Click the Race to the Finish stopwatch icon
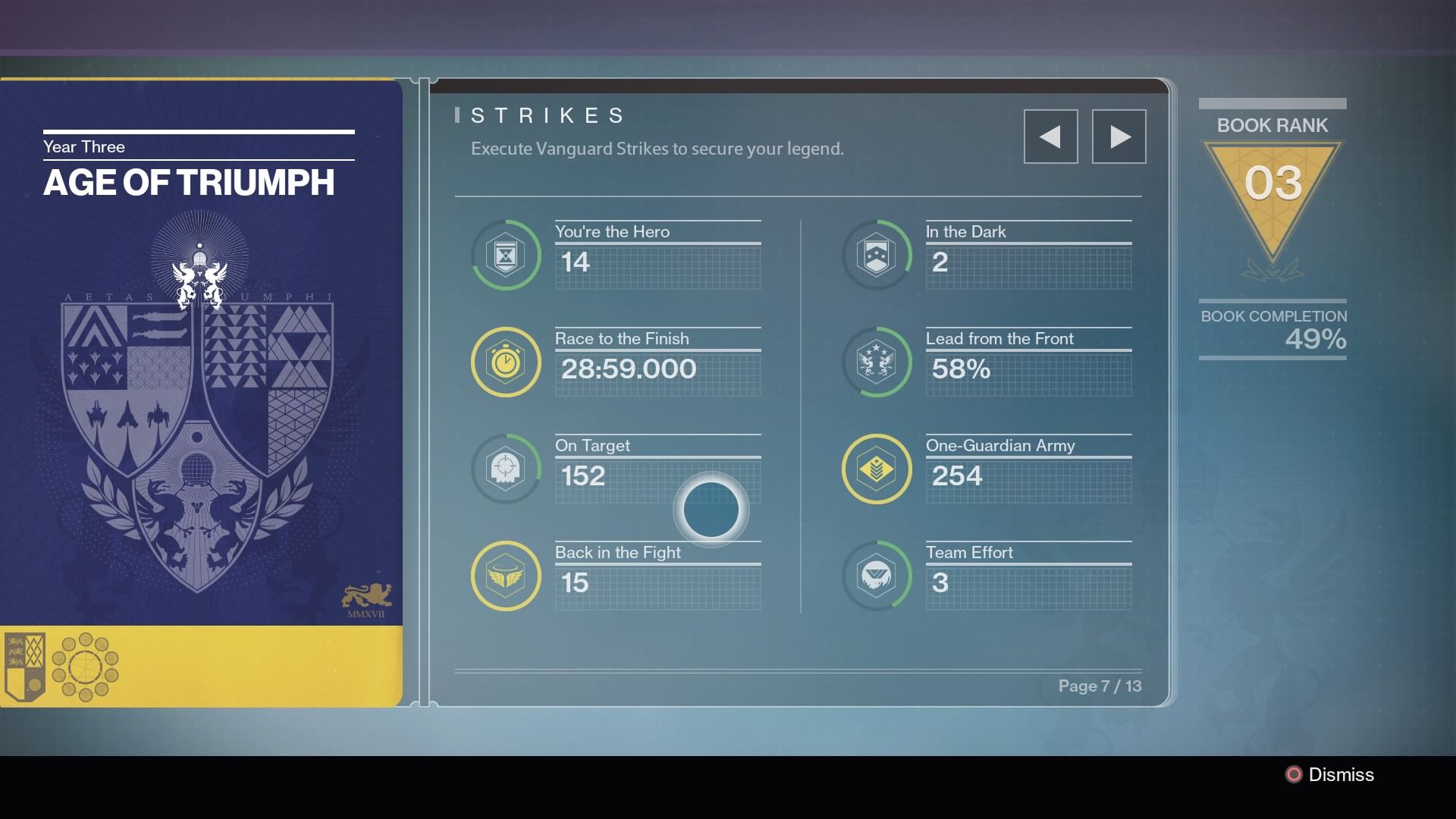Screen dimensions: 1456x819 click(506, 362)
